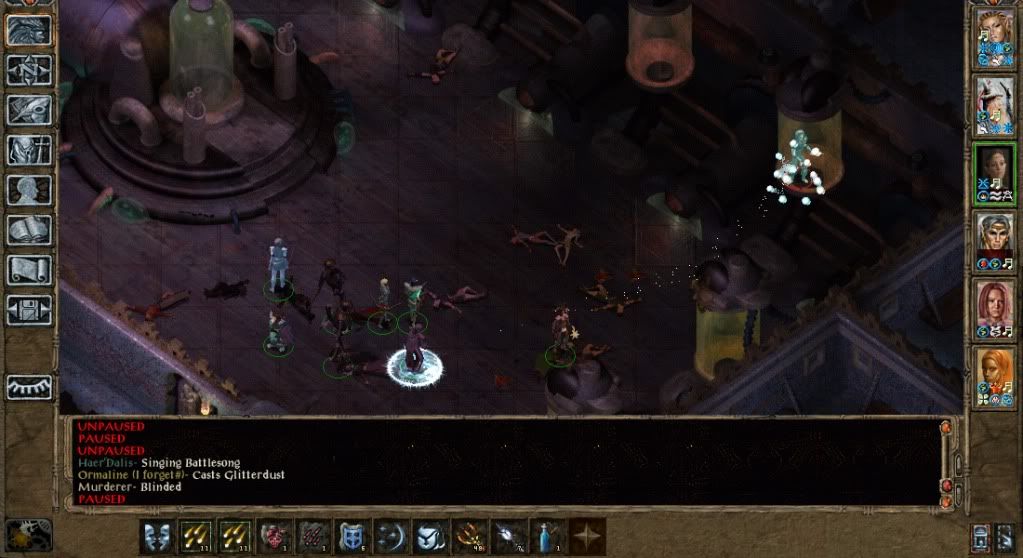Click the four-pointed star action button
Image resolution: width=1023 pixels, height=558 pixels.
tap(584, 535)
